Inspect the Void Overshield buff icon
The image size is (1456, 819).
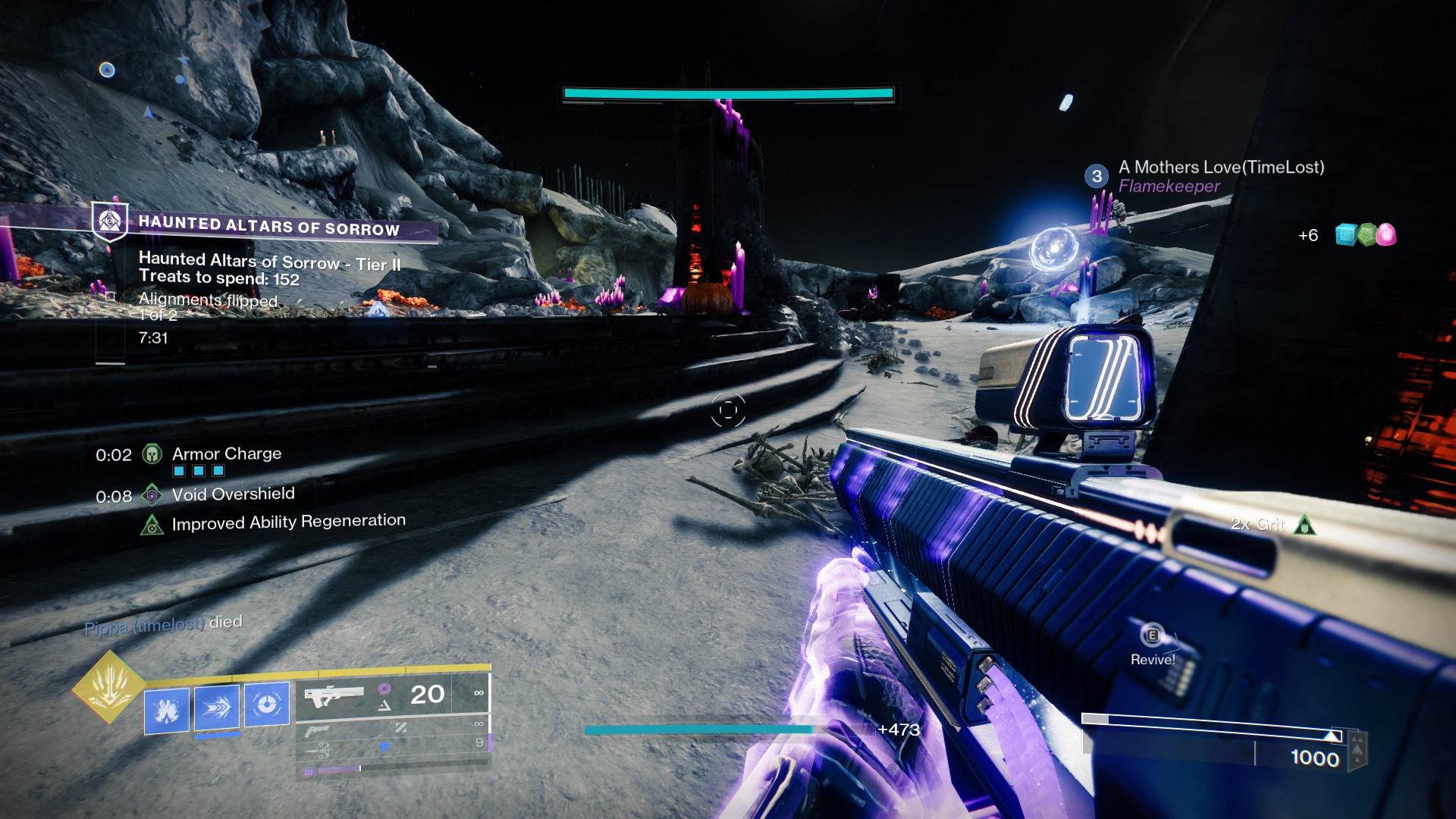(152, 495)
